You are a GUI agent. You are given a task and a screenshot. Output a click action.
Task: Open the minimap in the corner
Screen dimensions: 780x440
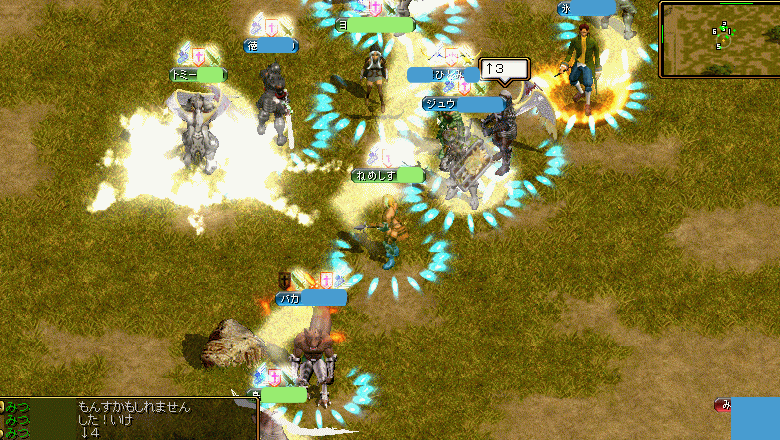[718, 39]
